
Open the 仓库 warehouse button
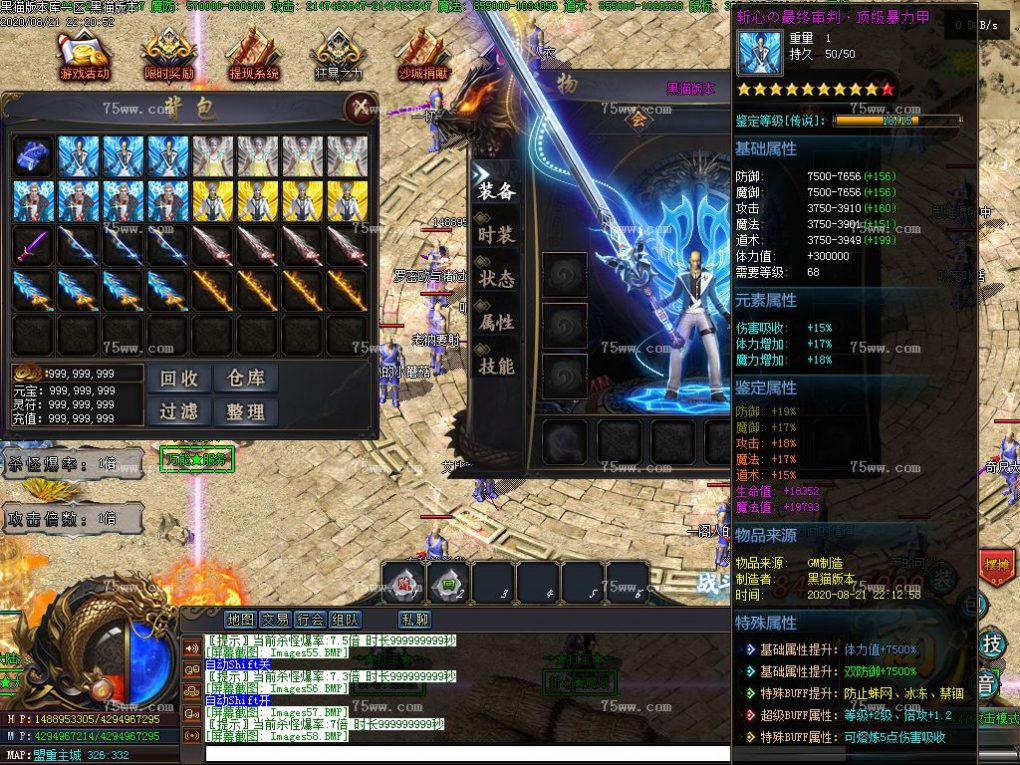[x=245, y=378]
